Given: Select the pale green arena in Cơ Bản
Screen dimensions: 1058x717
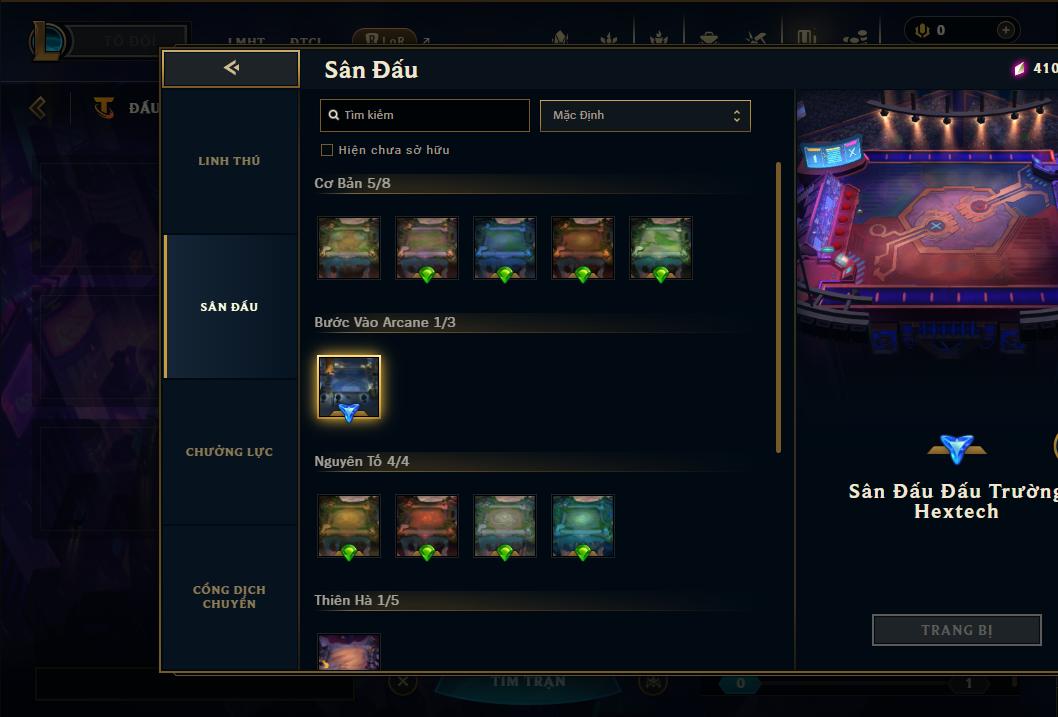Looking at the screenshot, I should pyautogui.click(x=660, y=247).
